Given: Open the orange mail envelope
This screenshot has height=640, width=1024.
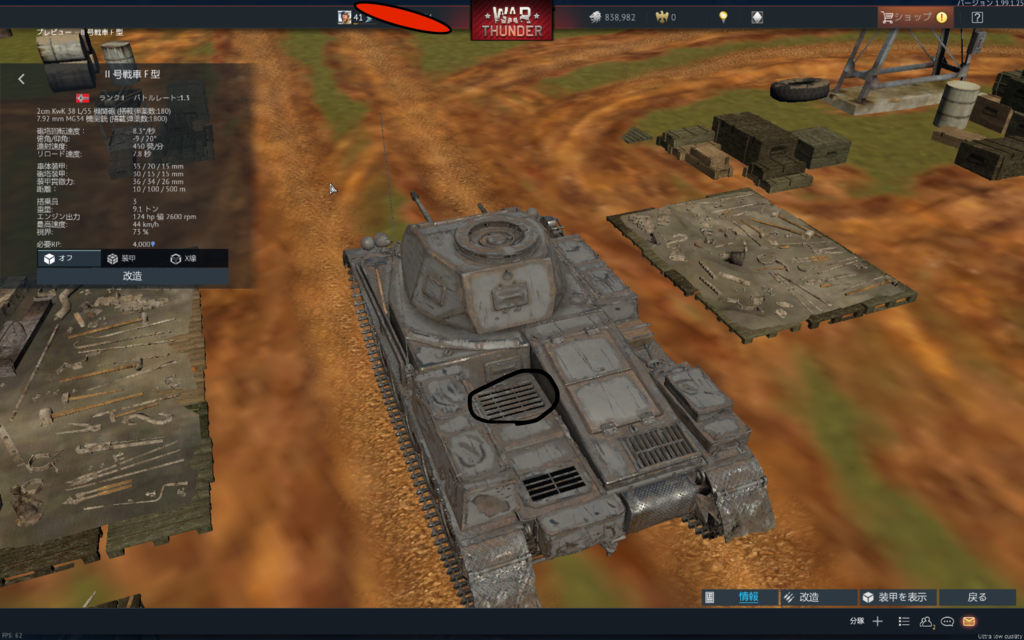Looking at the screenshot, I should (969, 621).
